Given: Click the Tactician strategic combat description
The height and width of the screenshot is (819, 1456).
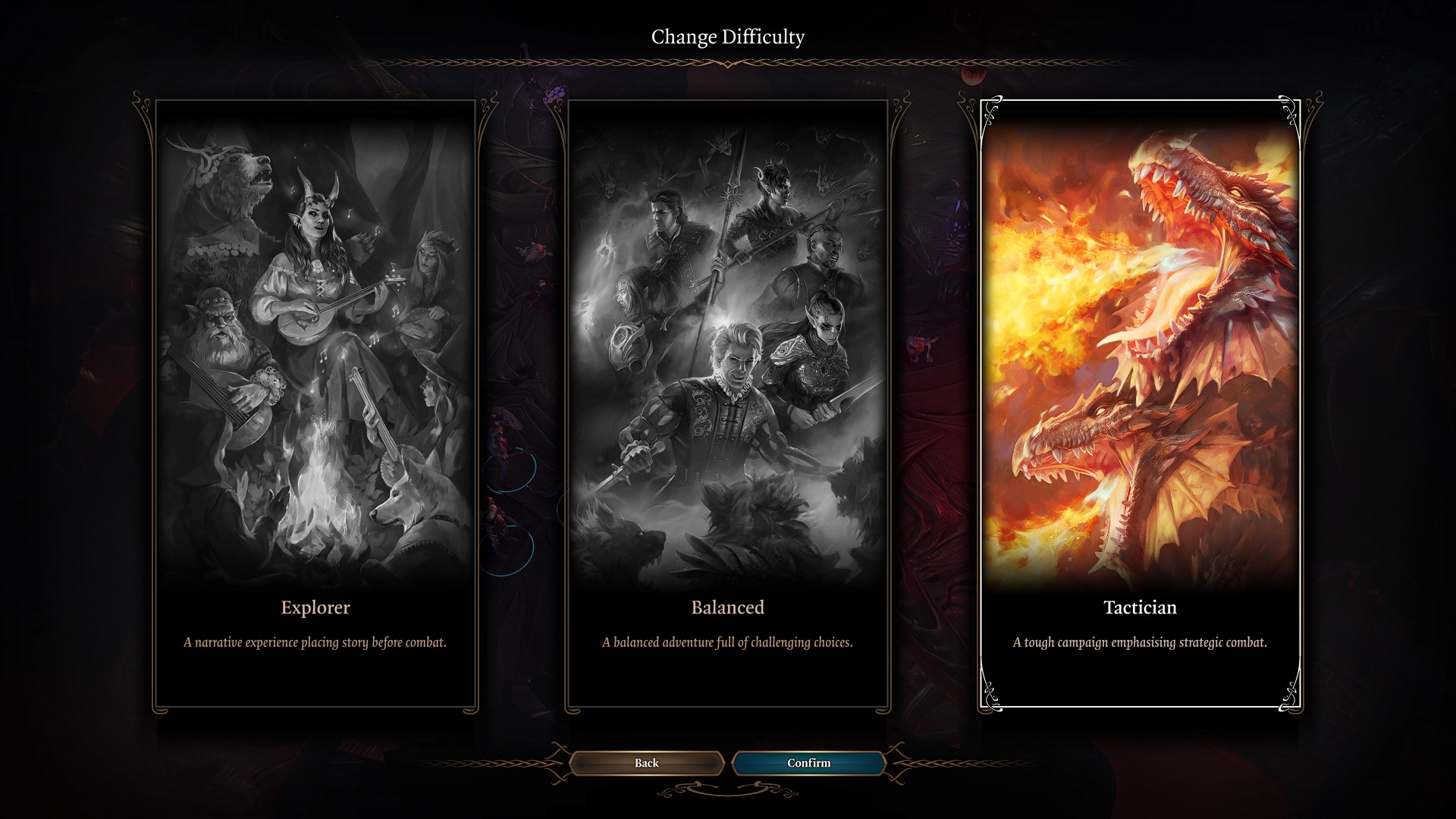Looking at the screenshot, I should (1140, 641).
